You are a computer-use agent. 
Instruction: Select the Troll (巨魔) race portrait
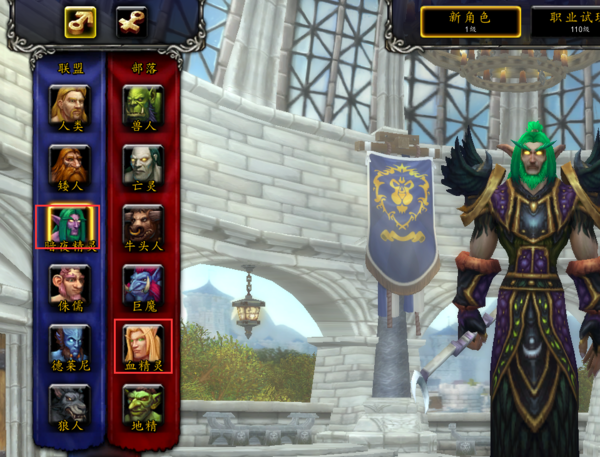[142, 284]
